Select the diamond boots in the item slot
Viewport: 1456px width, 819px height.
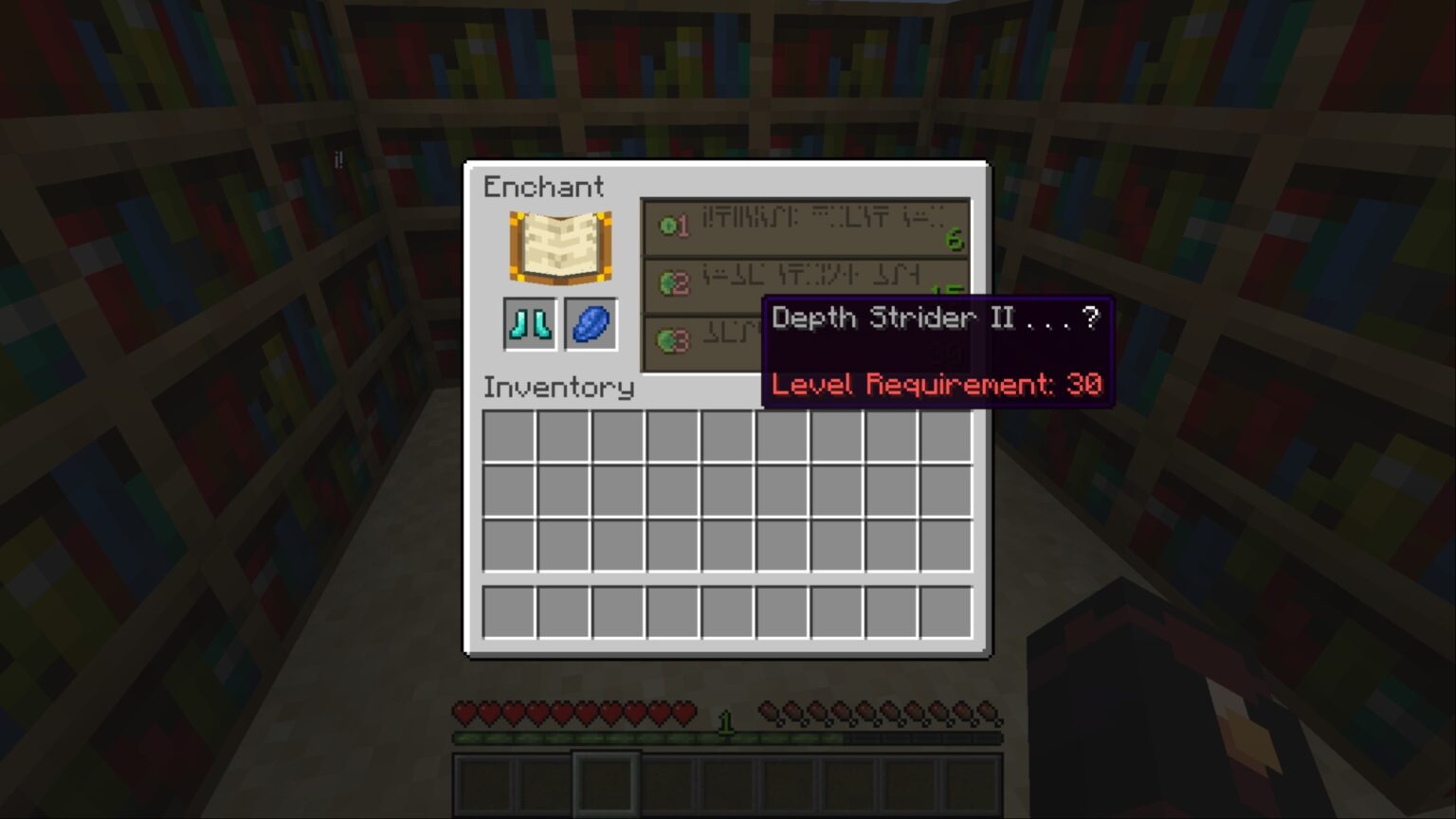coord(529,322)
